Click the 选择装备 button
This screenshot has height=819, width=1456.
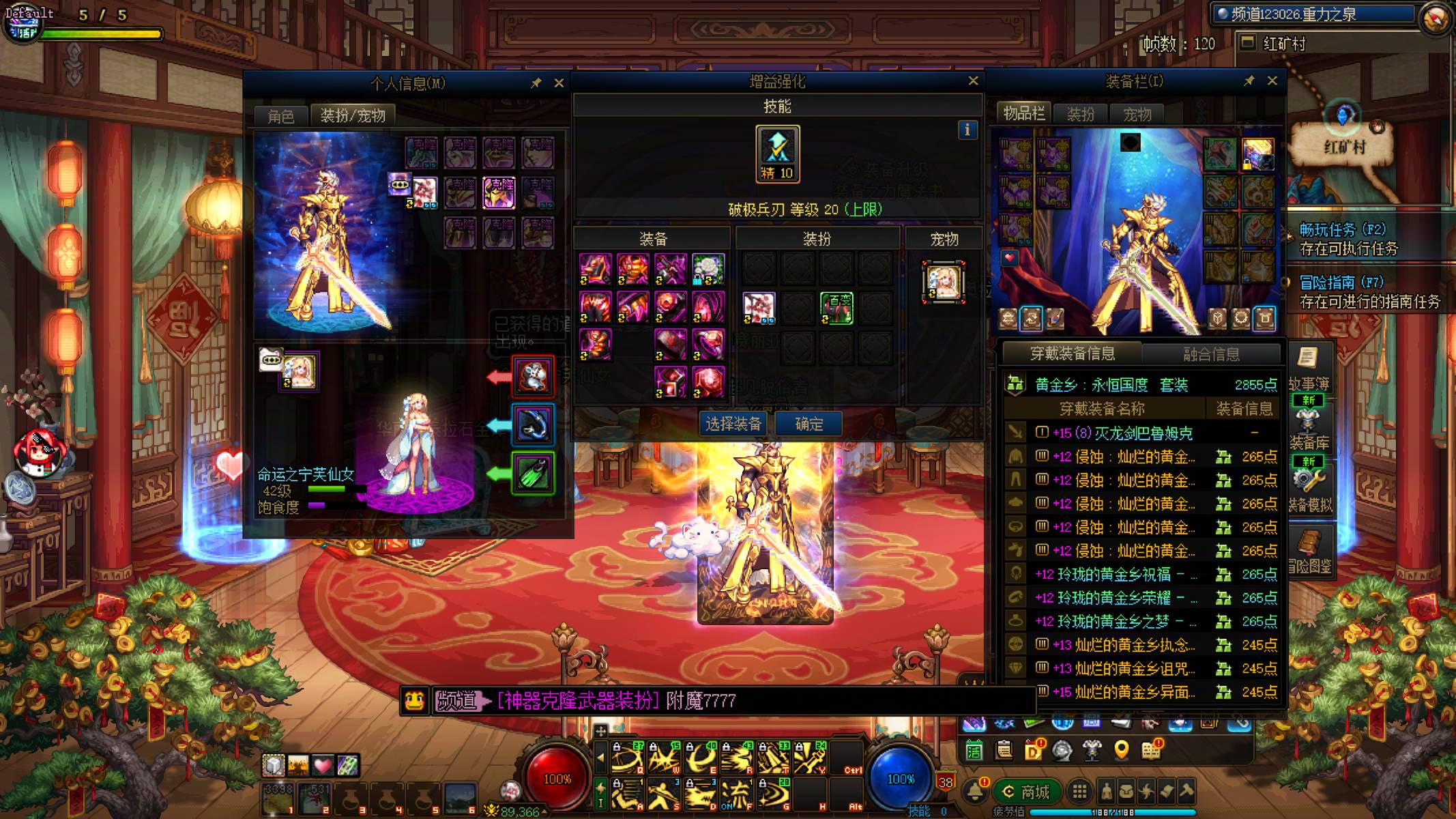point(734,425)
